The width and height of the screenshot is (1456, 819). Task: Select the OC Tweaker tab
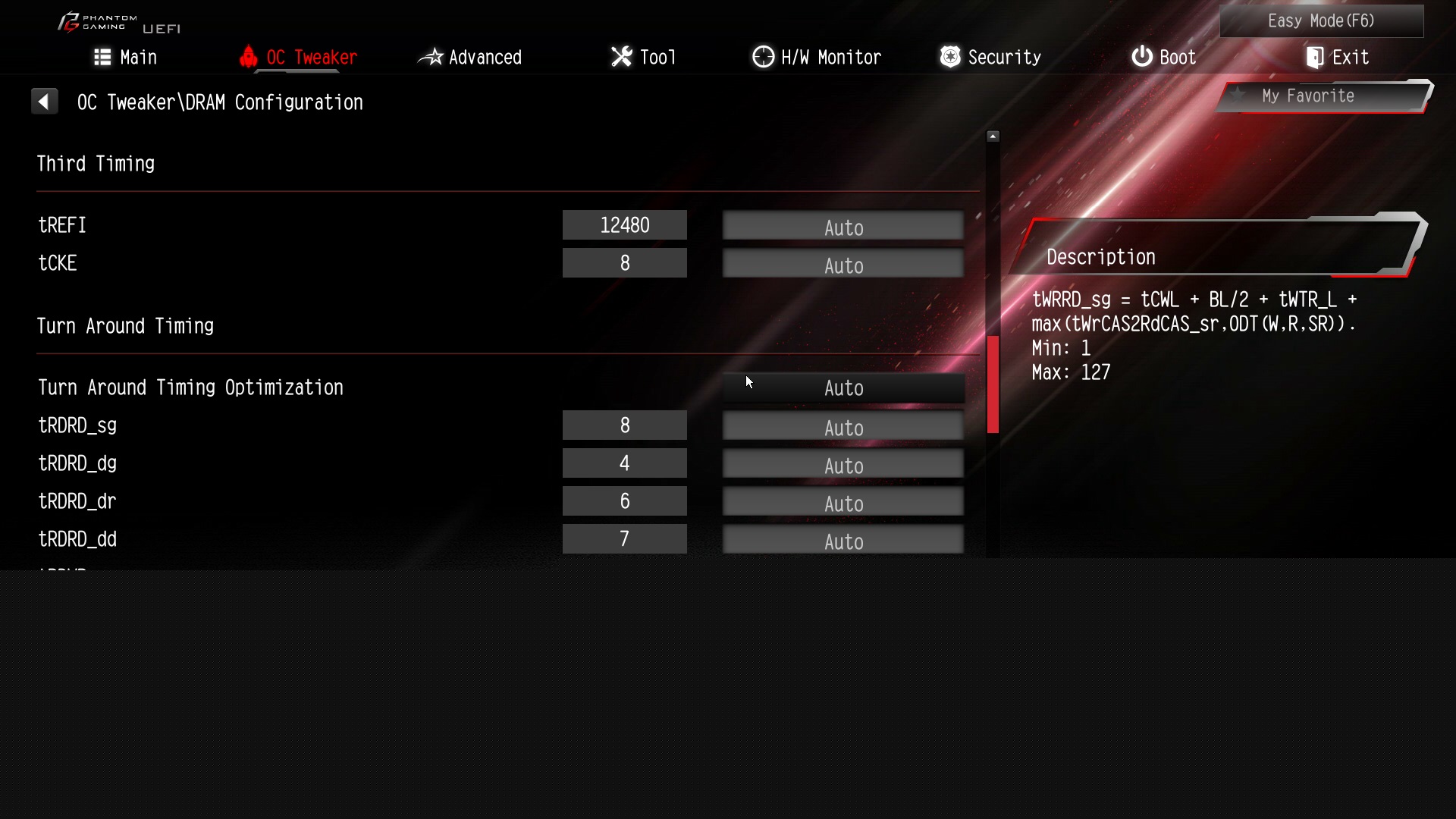coord(298,58)
